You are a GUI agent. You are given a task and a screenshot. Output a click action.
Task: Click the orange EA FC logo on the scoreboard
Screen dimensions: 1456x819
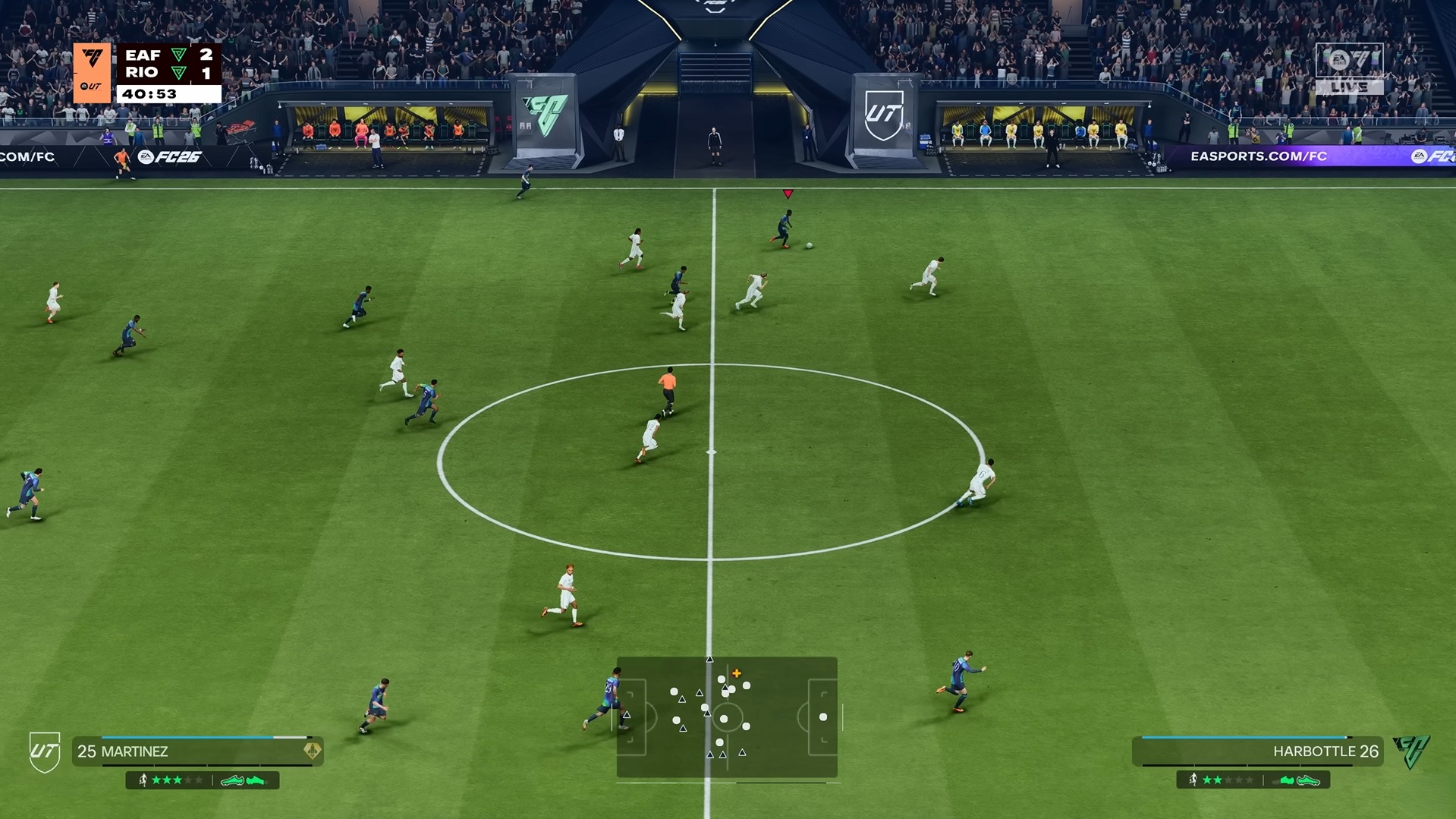point(92,57)
